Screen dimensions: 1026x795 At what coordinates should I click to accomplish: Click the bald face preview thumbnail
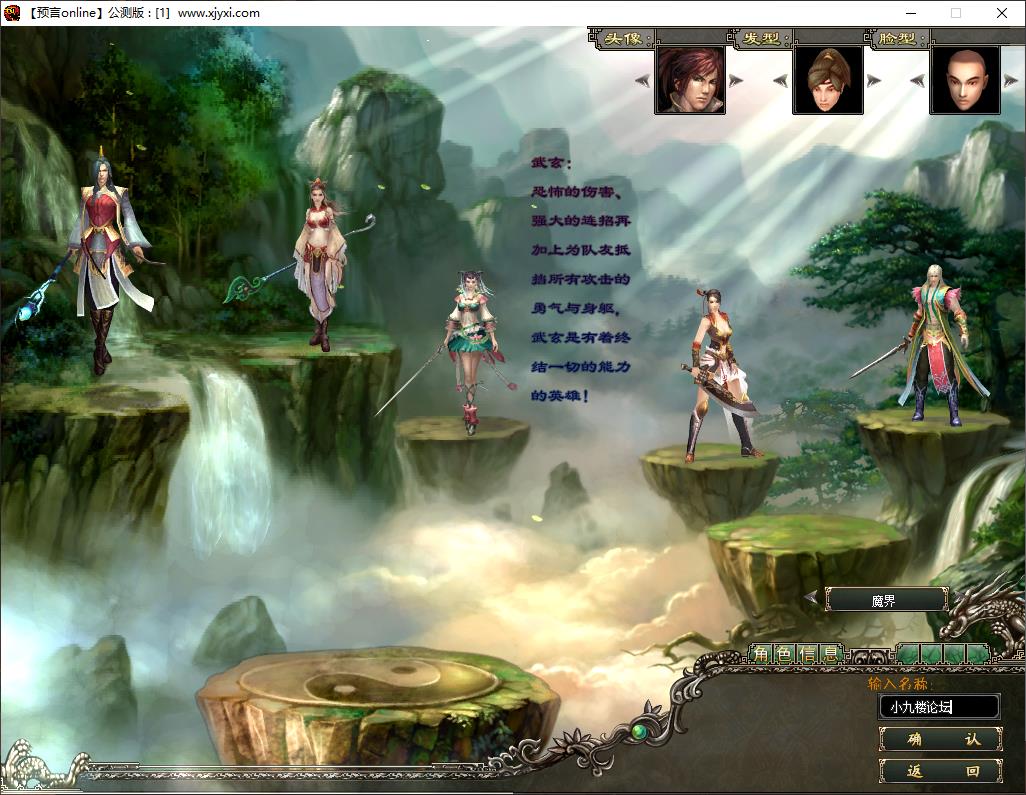click(x=964, y=80)
